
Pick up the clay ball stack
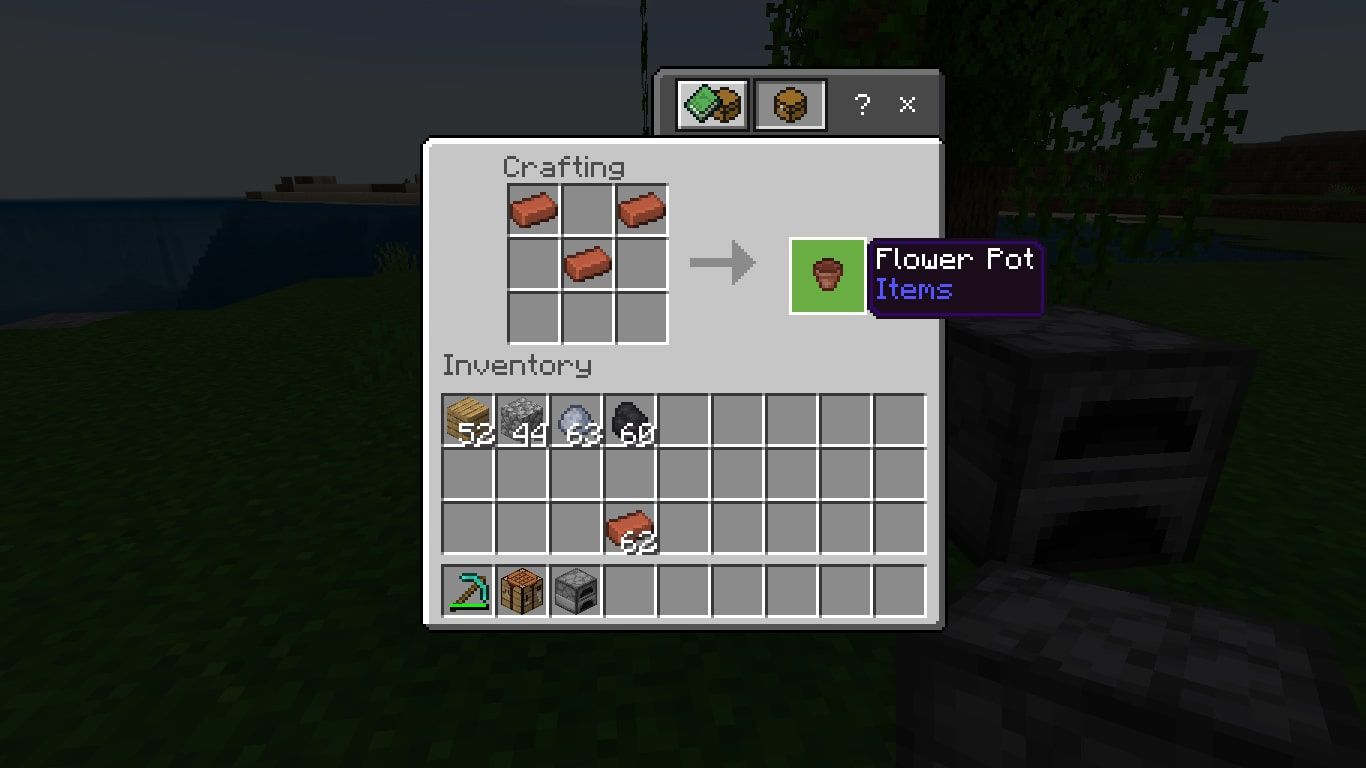point(574,420)
